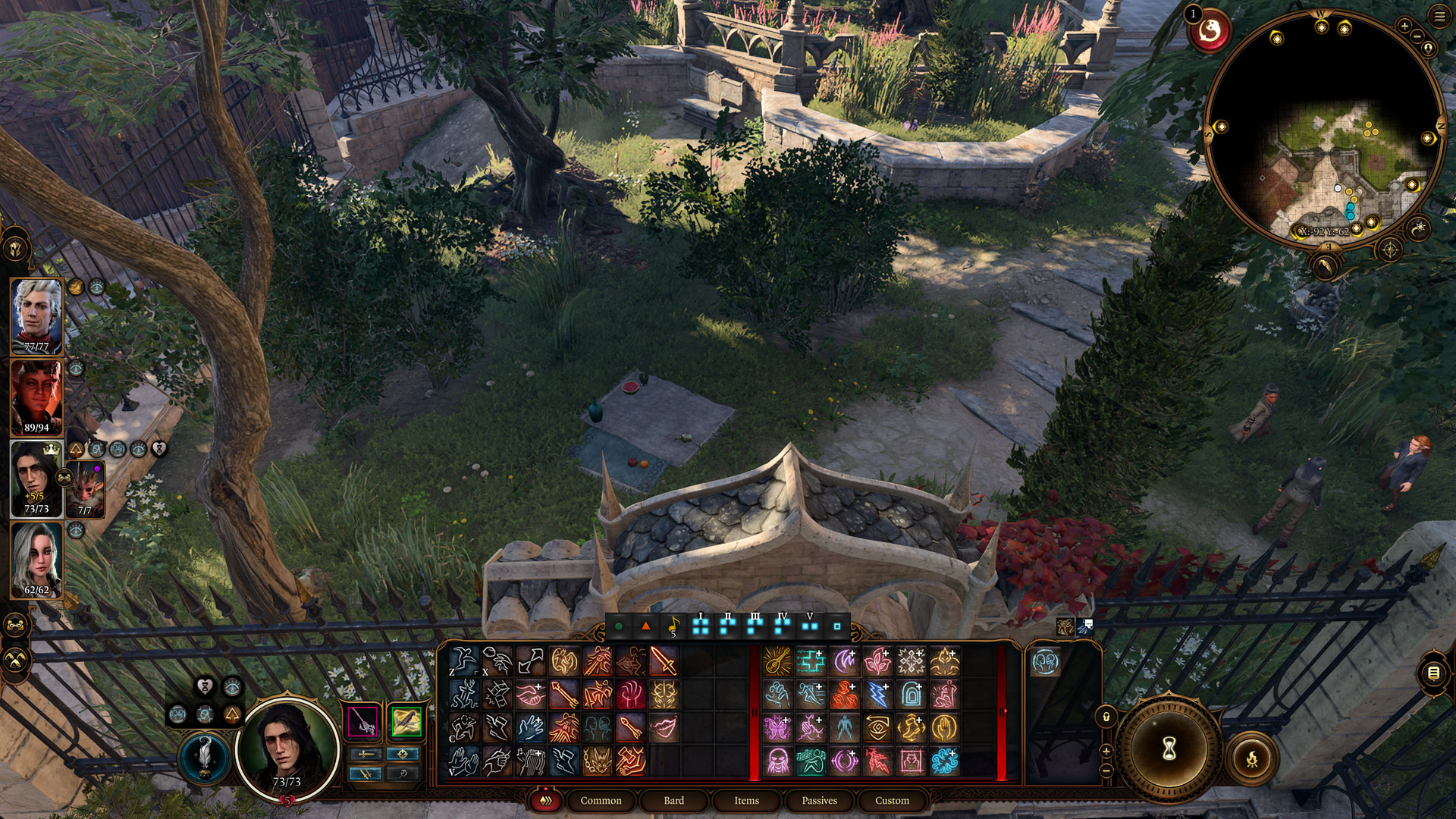Image resolution: width=1456 pixels, height=819 pixels.
Task: Zoom in on the minimap
Action: (1404, 26)
